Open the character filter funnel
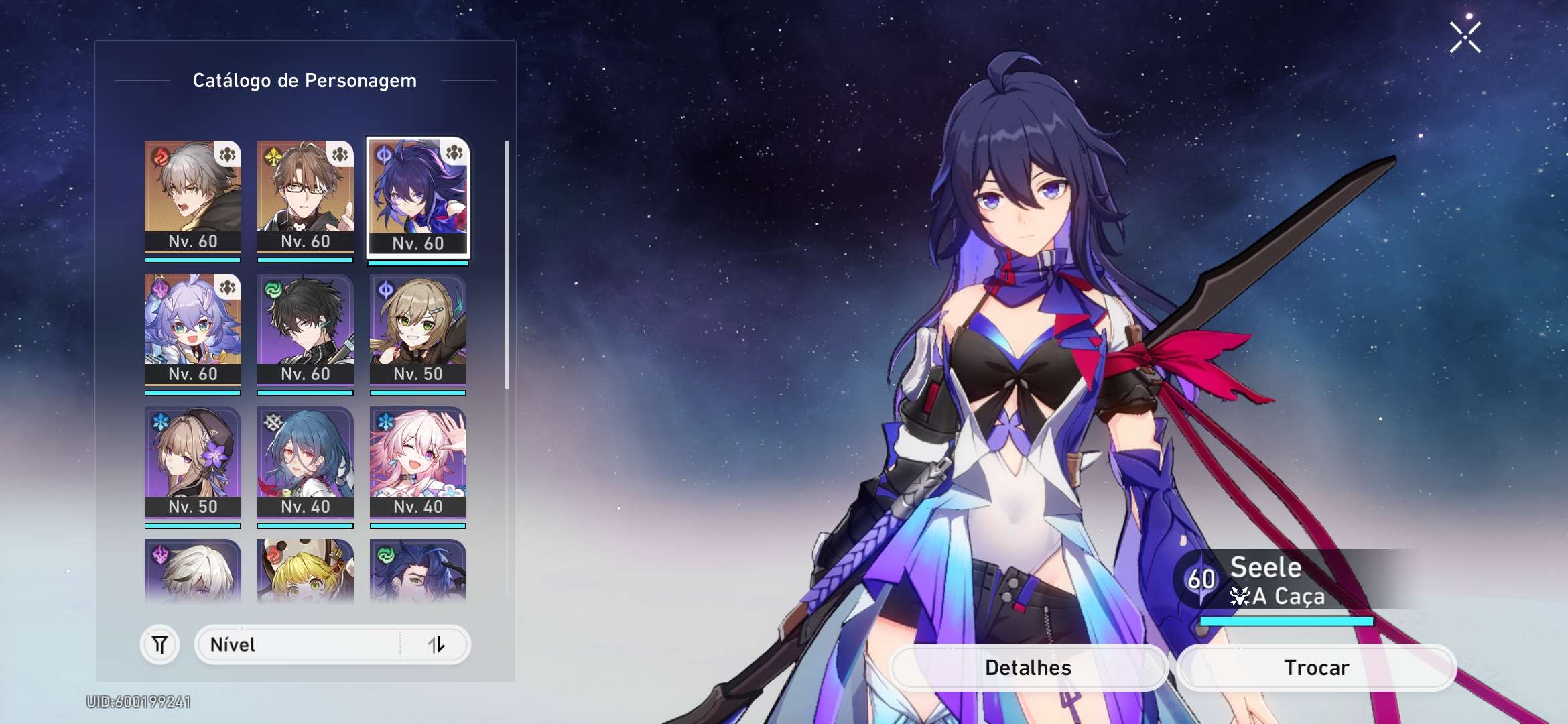This screenshot has height=724, width=1568. pos(159,645)
